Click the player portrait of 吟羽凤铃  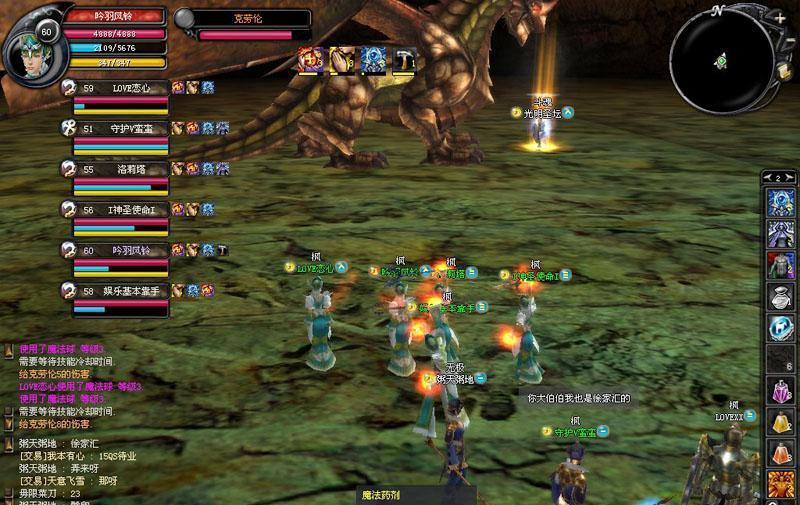[x=30, y=46]
